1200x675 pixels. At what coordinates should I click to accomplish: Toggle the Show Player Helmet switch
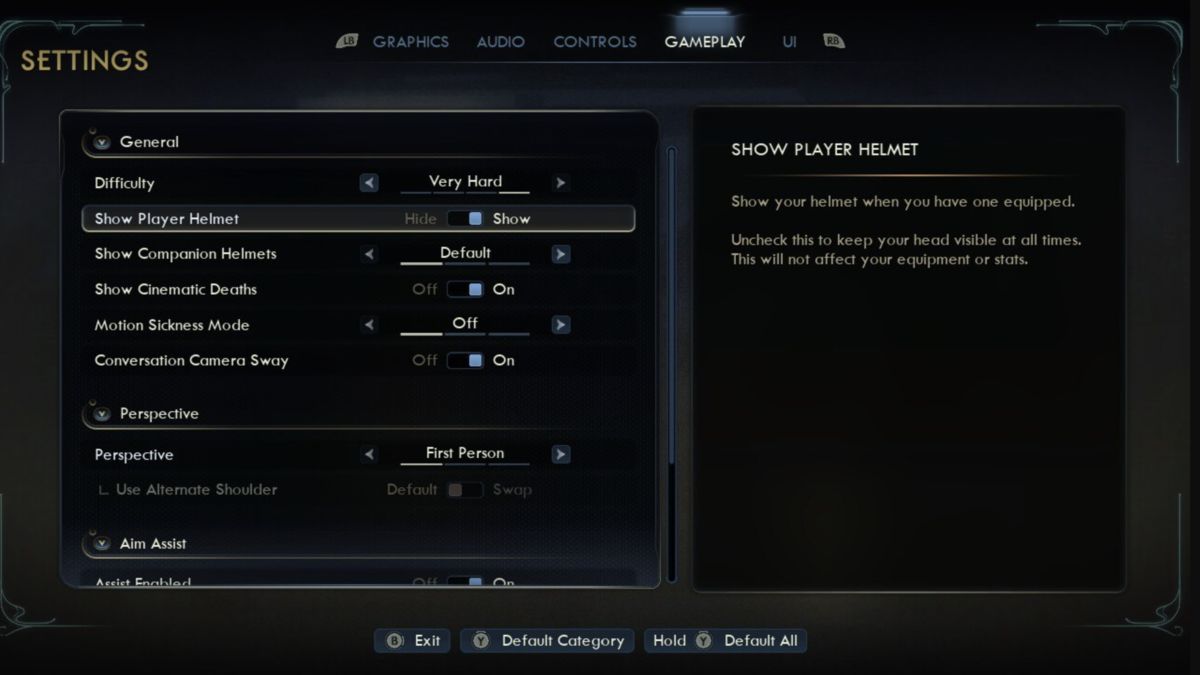coord(465,219)
